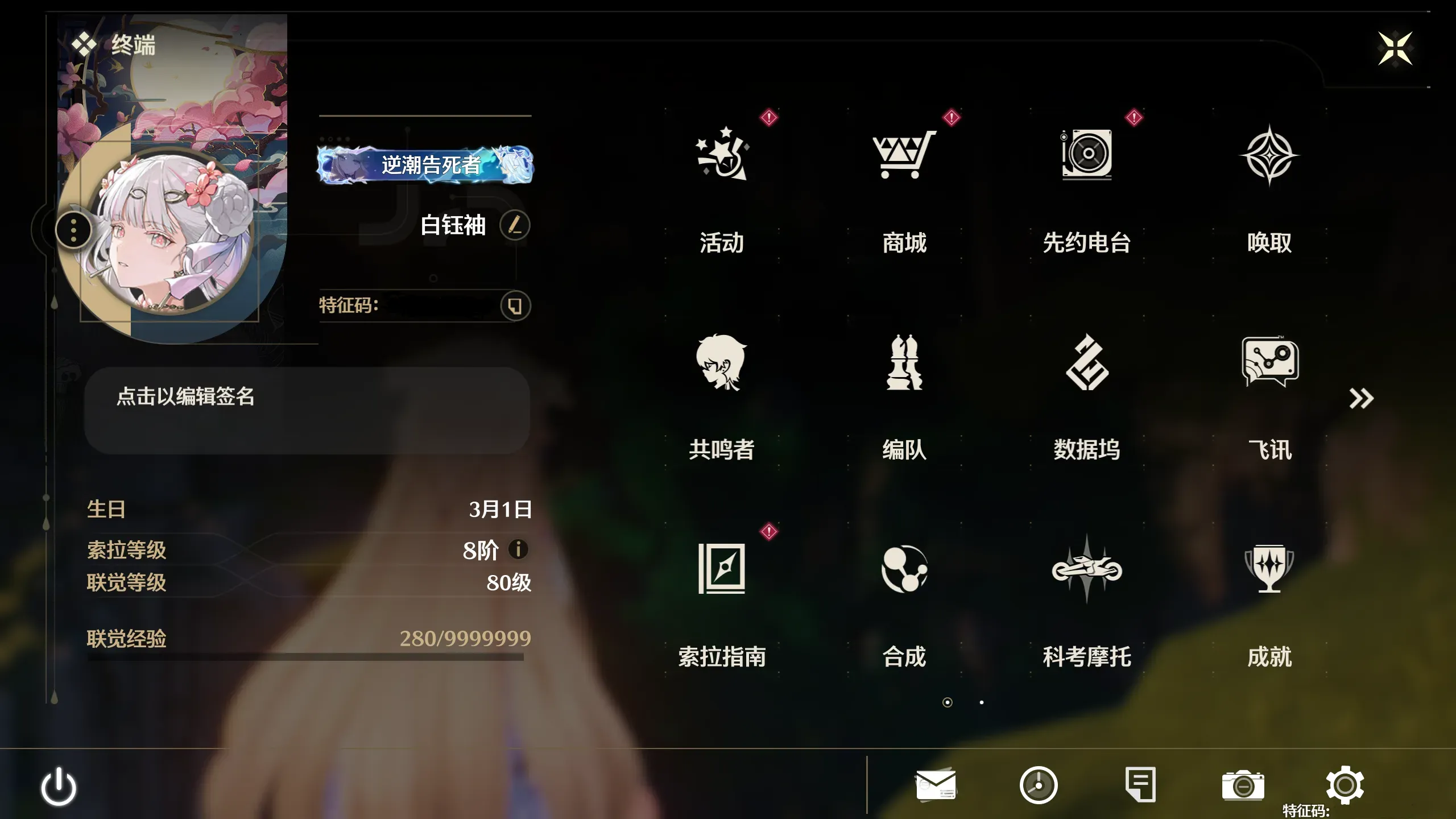1456x819 pixels.
Task: Open the three-dot menu beside the avatar
Action: pyautogui.click(x=73, y=229)
